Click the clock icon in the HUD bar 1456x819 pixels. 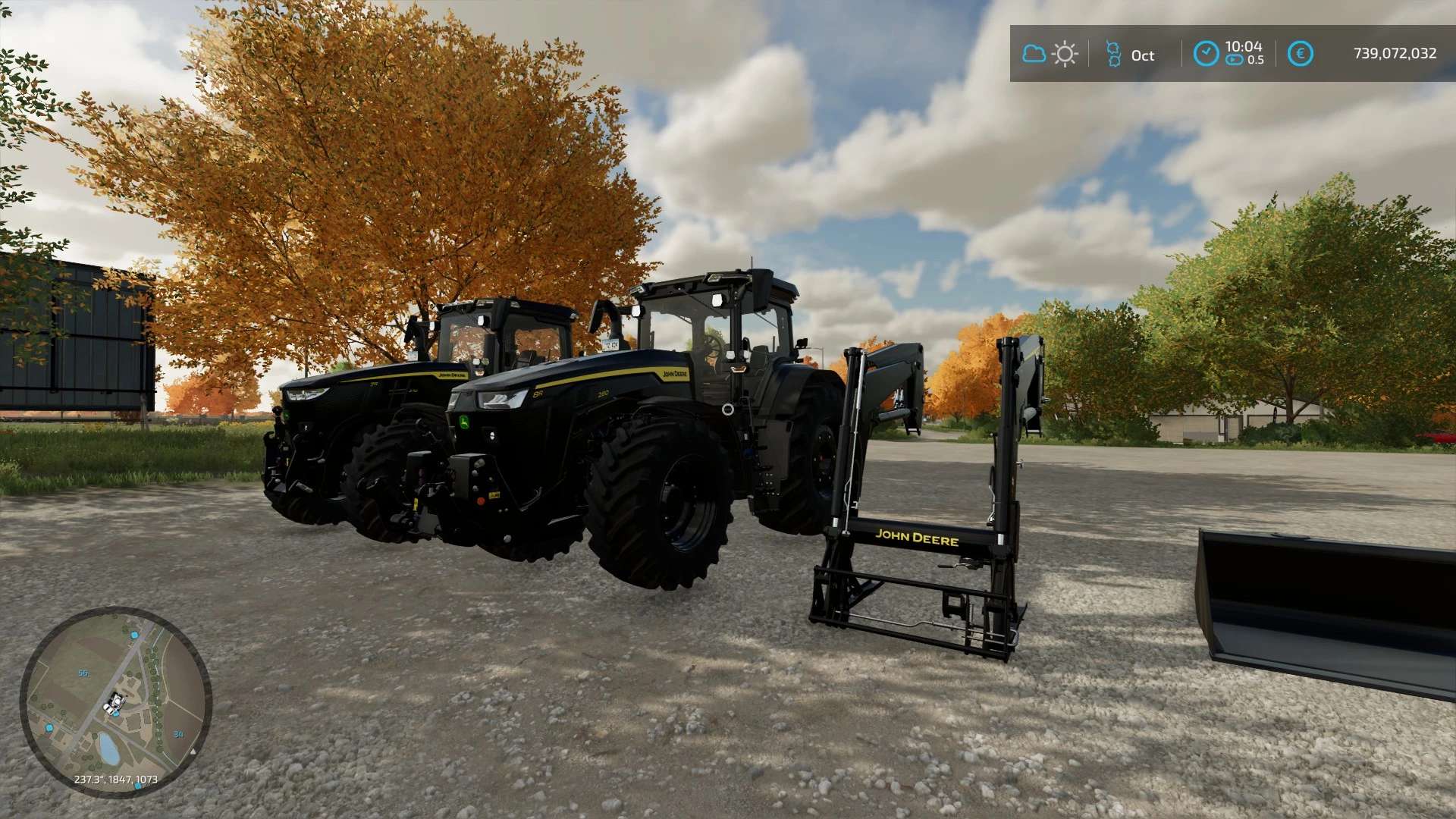point(1206,54)
